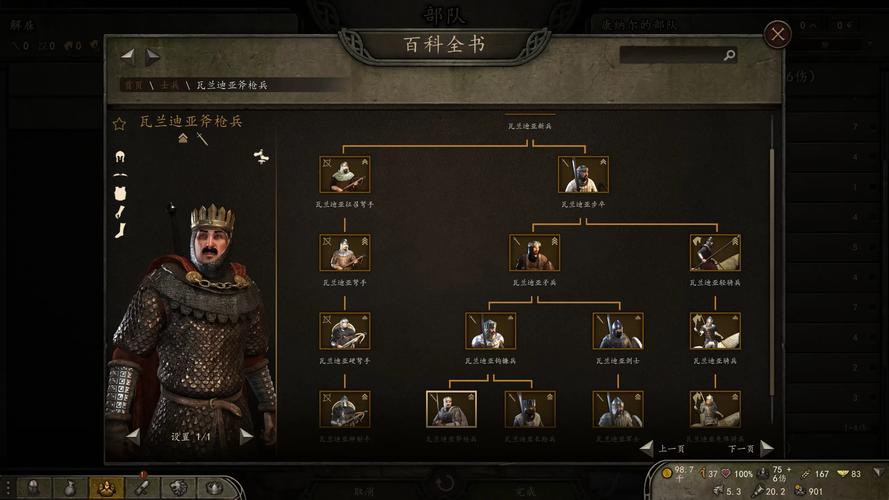
Task: Close the encyclopedia window
Action: point(777,34)
